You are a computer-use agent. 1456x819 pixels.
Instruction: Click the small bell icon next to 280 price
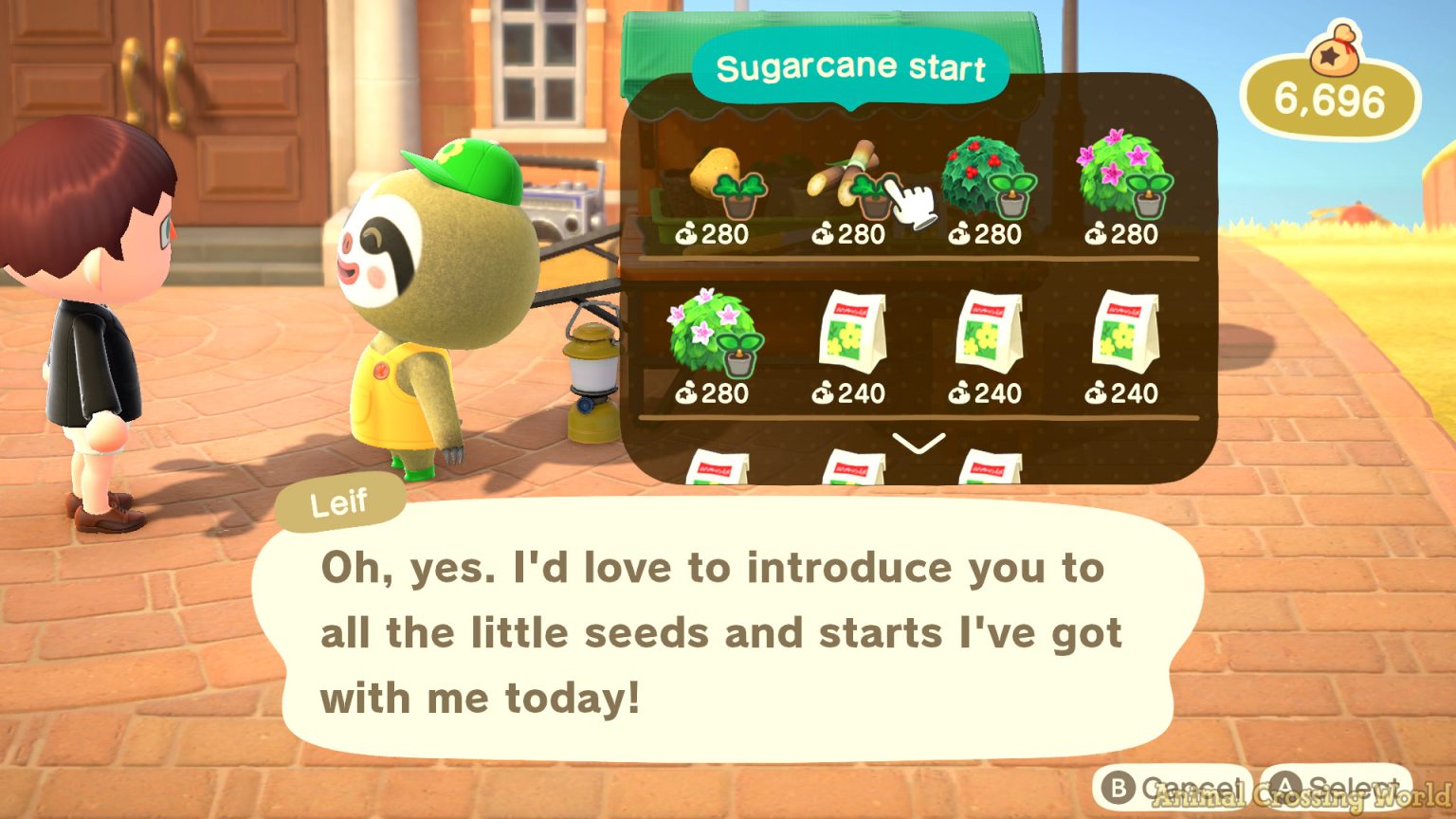[685, 234]
